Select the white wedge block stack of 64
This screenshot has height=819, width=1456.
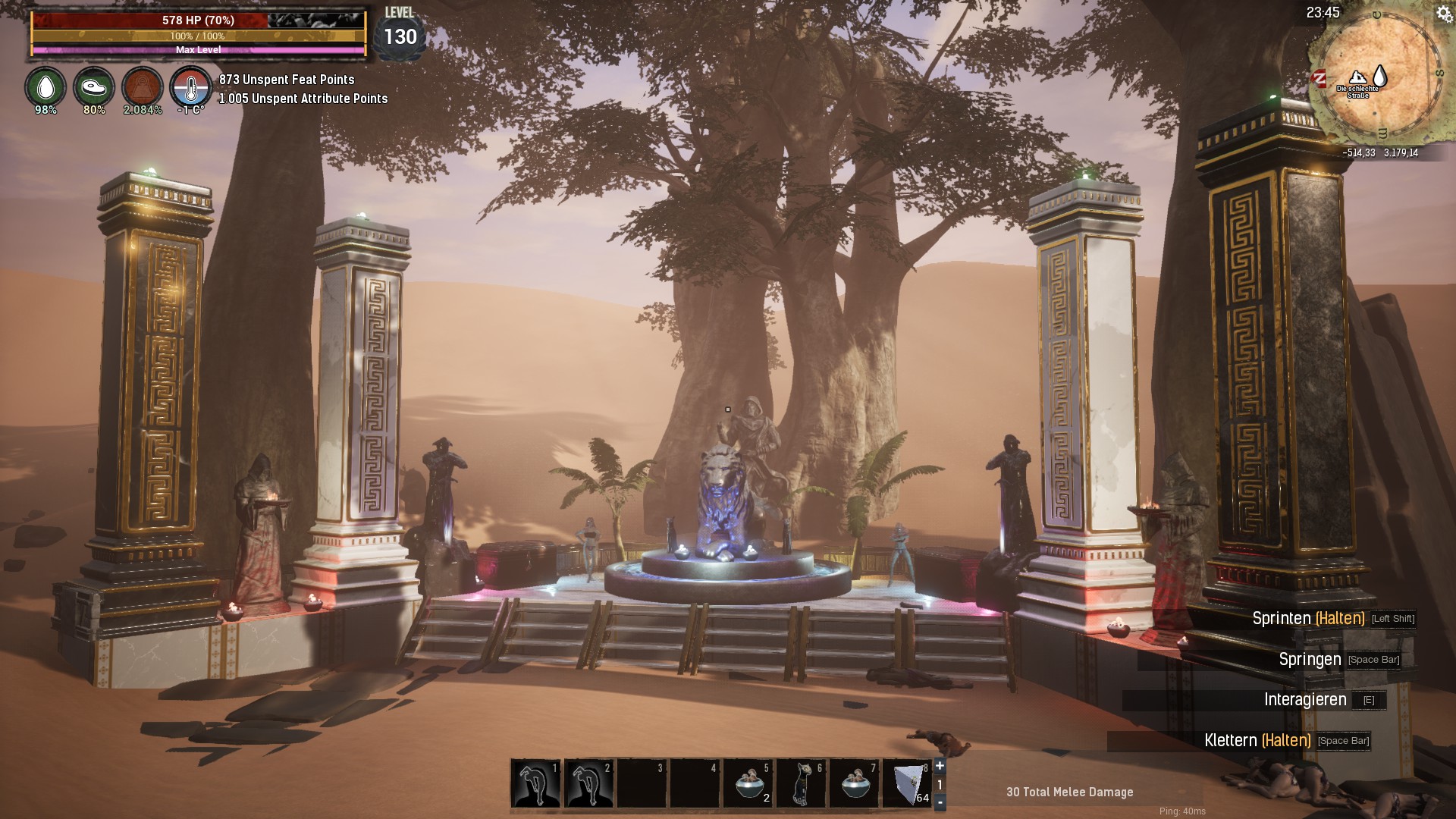click(x=908, y=784)
